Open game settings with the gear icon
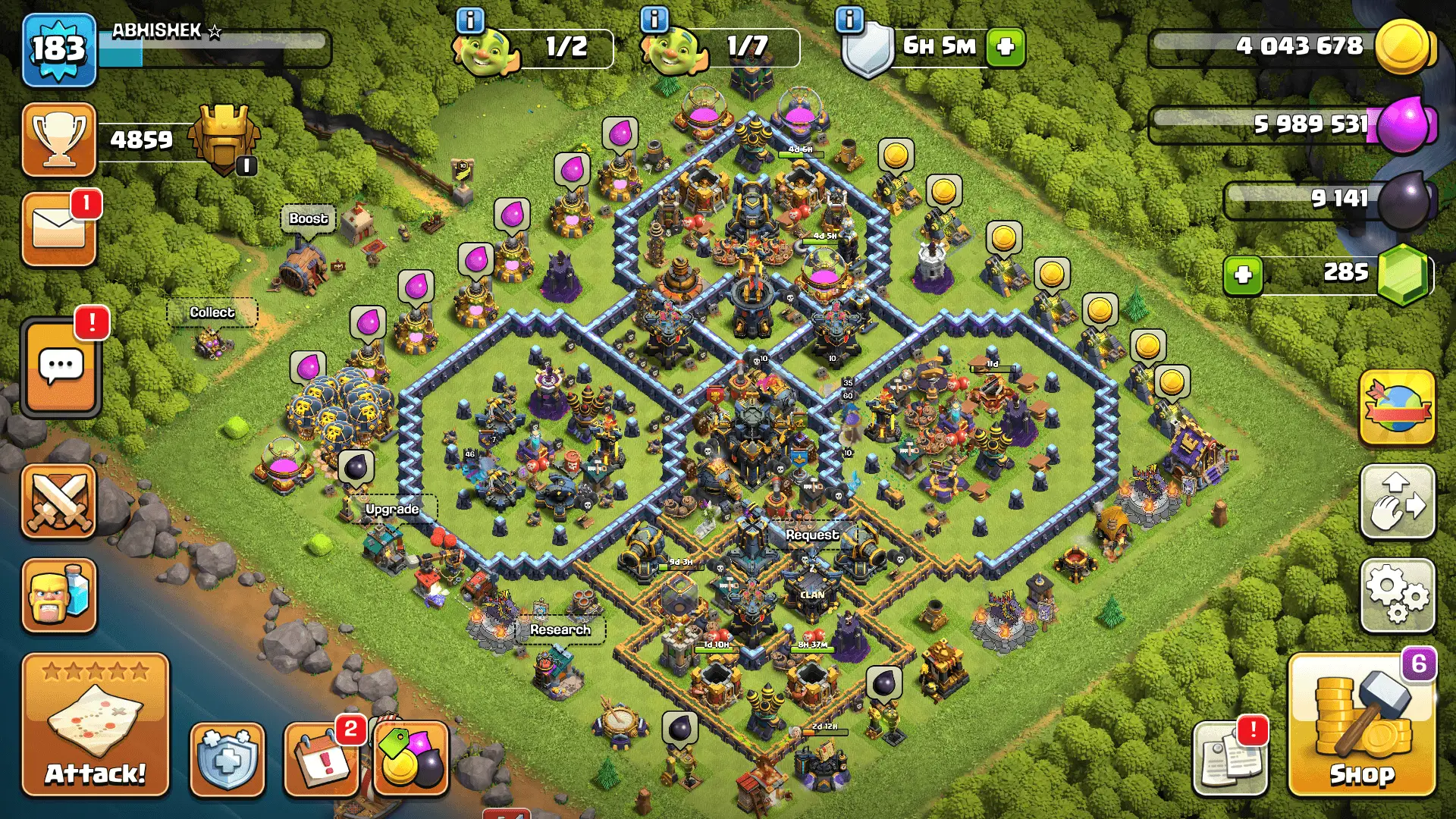Screen dimensions: 1456x819 click(x=1398, y=597)
